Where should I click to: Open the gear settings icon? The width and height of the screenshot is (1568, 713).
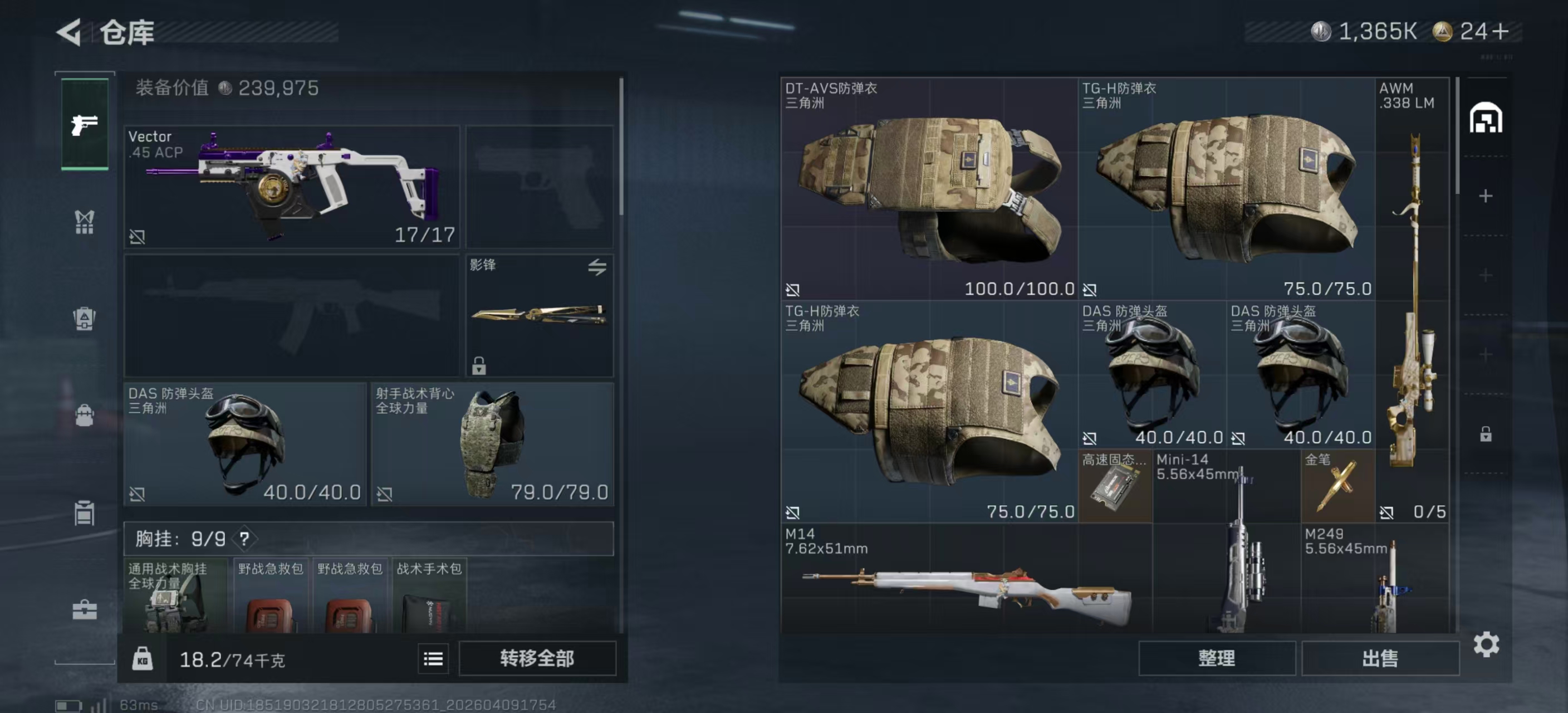[1486, 644]
